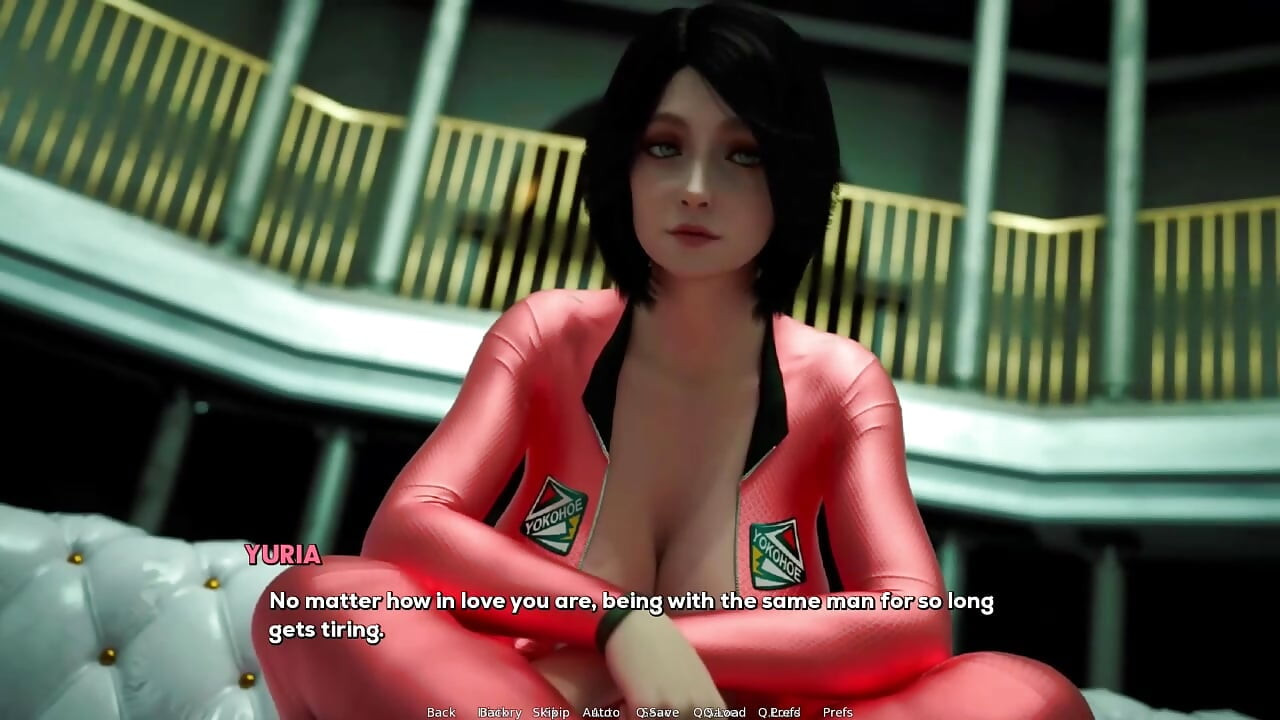Open the History log of past dialogue

(500, 712)
